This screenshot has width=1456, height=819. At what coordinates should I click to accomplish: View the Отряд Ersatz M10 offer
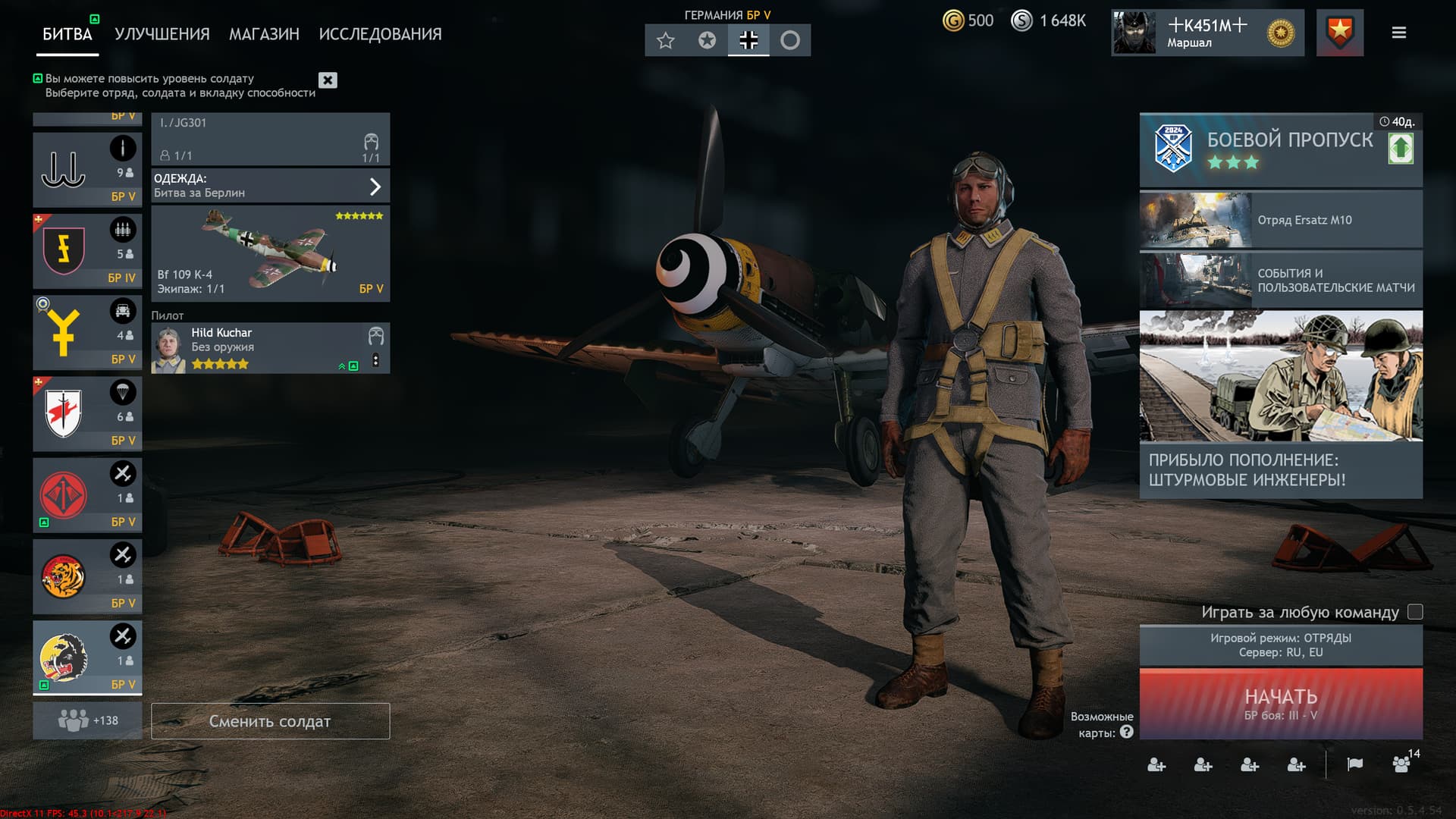(x=1280, y=220)
